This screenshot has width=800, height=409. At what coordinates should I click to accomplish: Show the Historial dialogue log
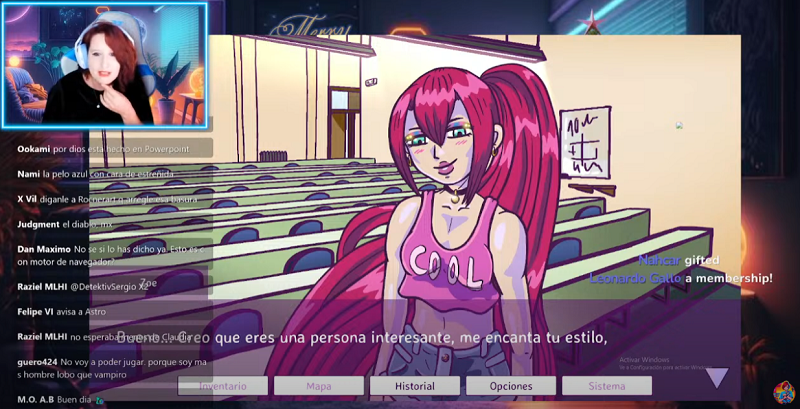(x=415, y=386)
